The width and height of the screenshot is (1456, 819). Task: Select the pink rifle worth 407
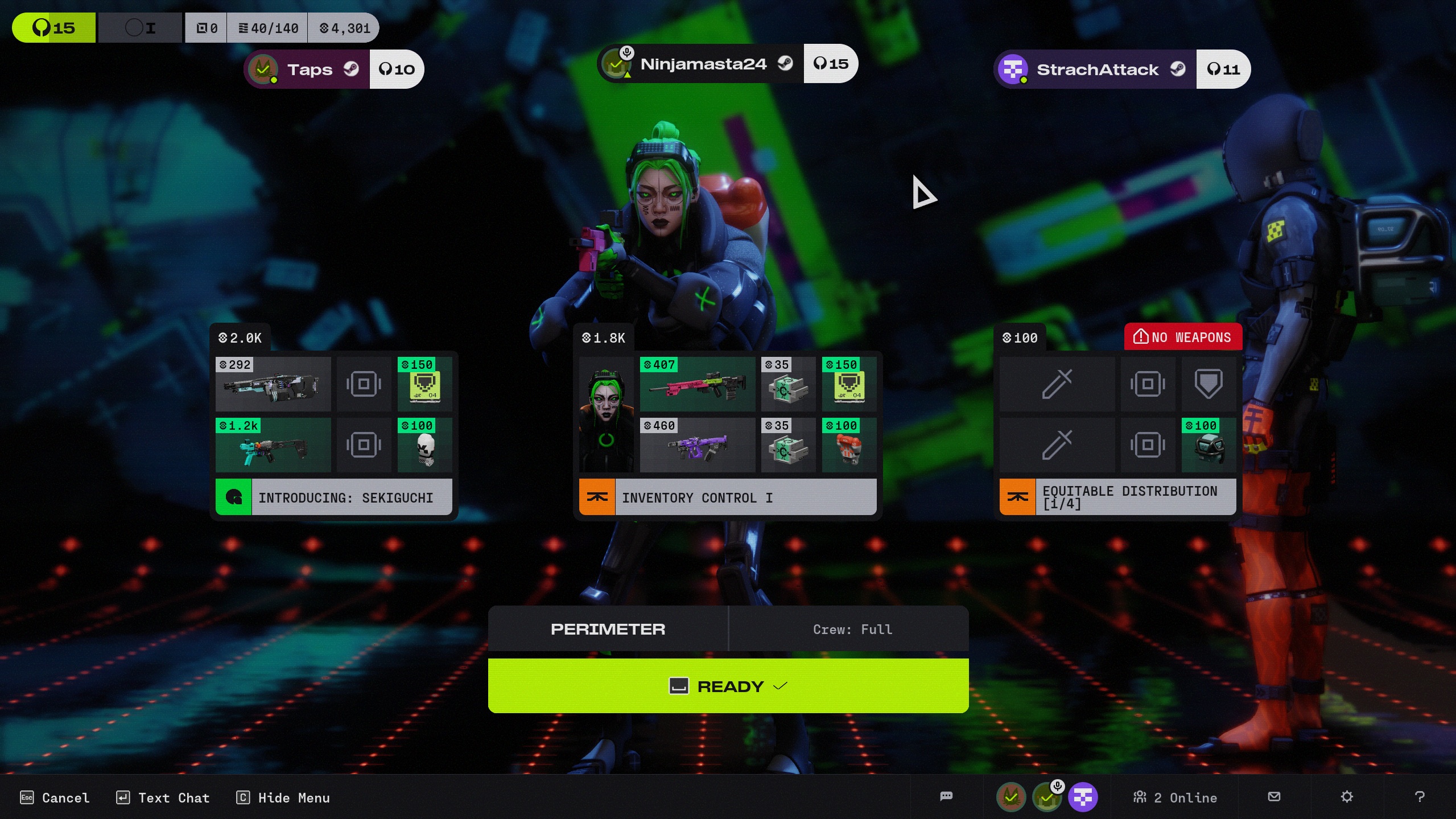(697, 384)
